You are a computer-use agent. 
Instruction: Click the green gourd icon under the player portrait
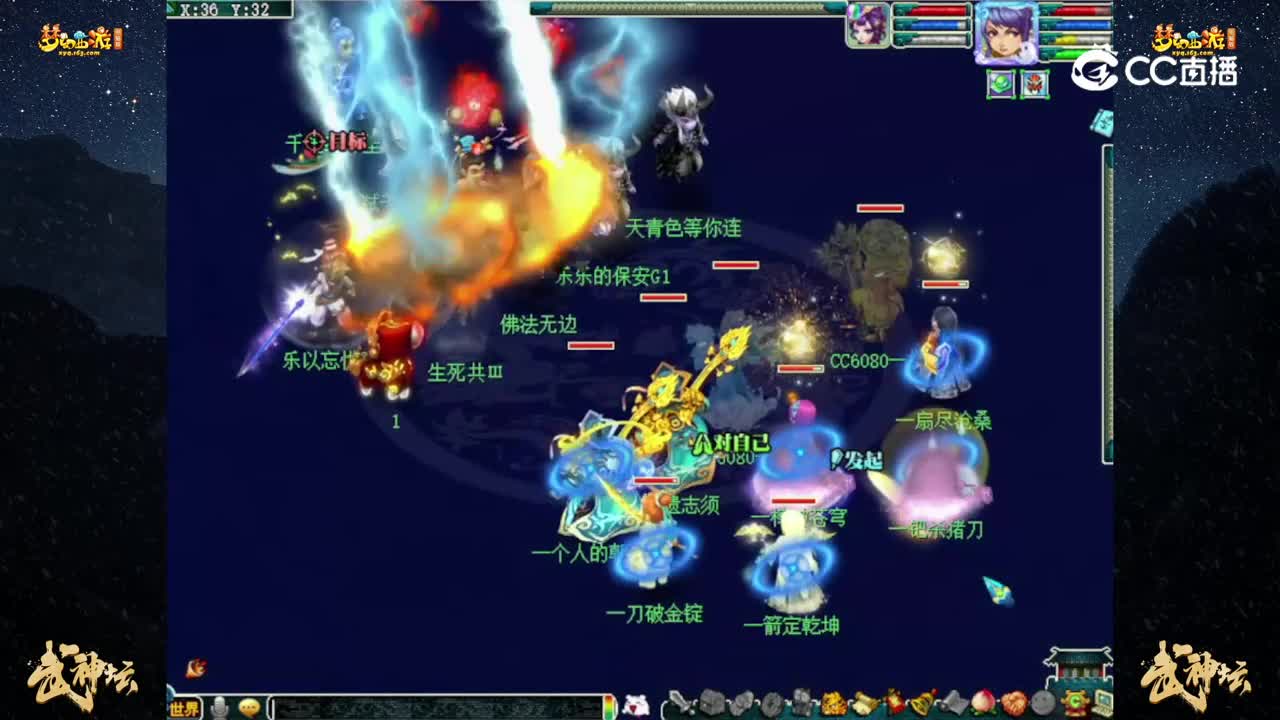(x=1001, y=83)
